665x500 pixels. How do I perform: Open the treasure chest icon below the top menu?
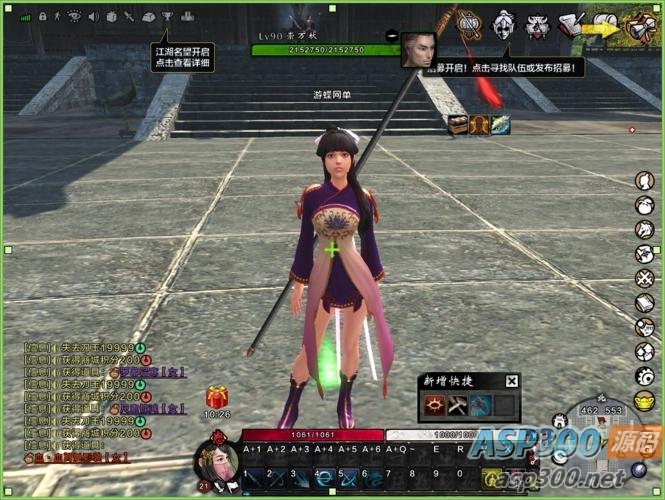458,124
